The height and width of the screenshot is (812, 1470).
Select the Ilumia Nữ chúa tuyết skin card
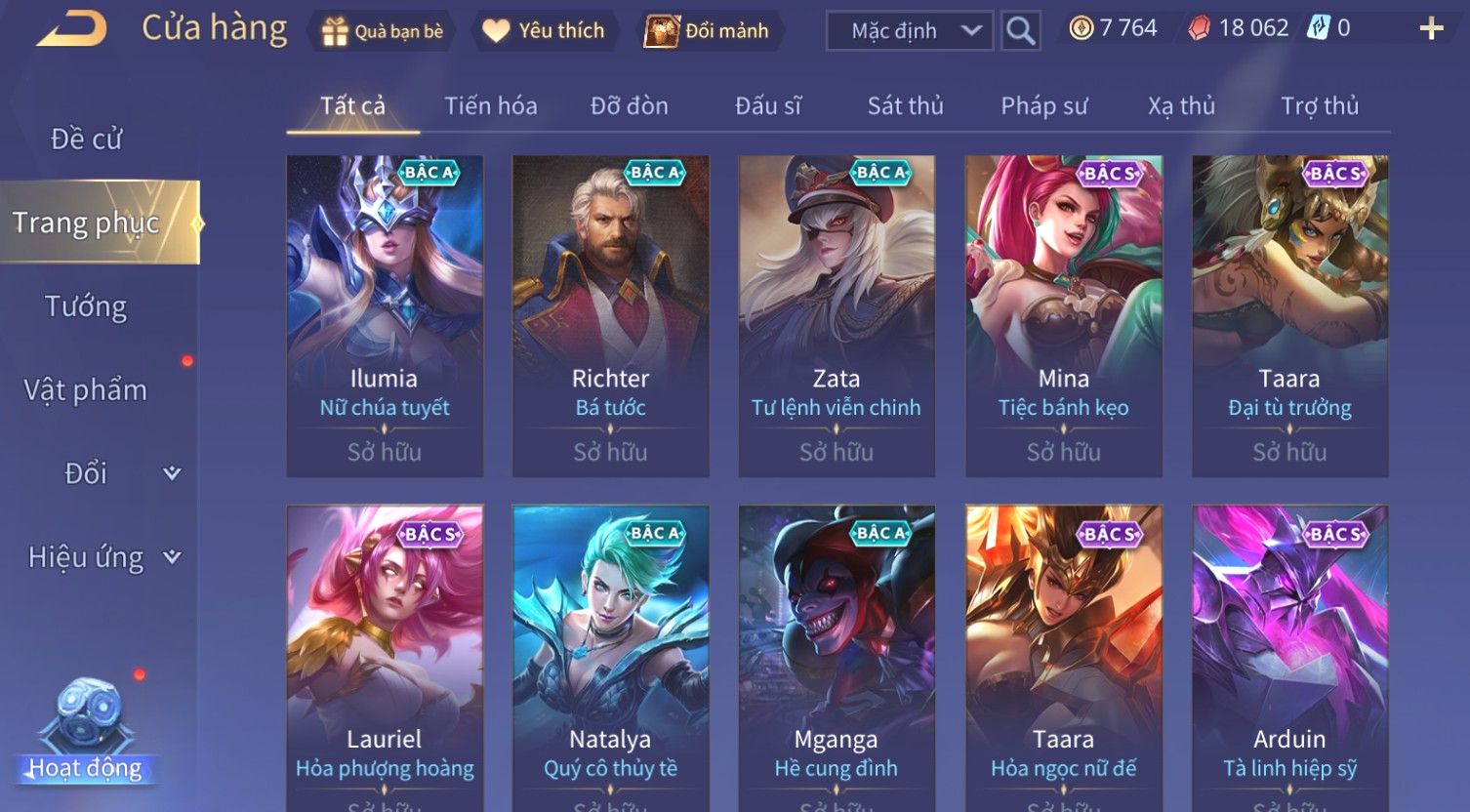[x=385, y=315]
